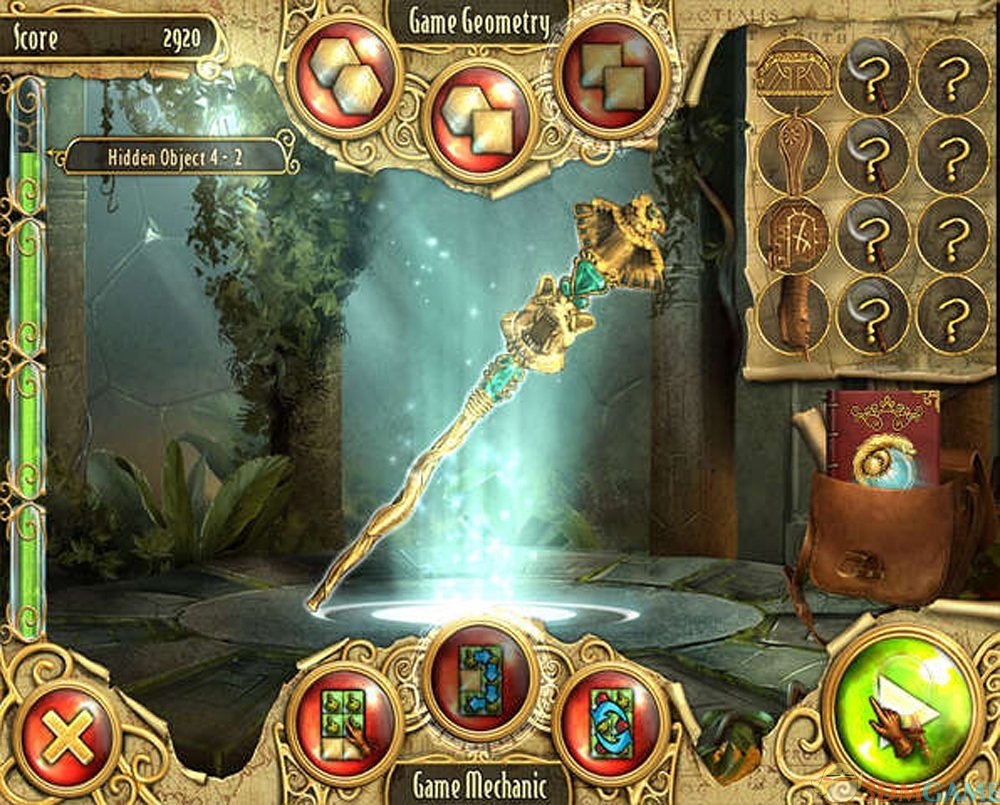This screenshot has width=1000, height=805.
Task: Pick the two-squares geometry button
Action: 613,76
